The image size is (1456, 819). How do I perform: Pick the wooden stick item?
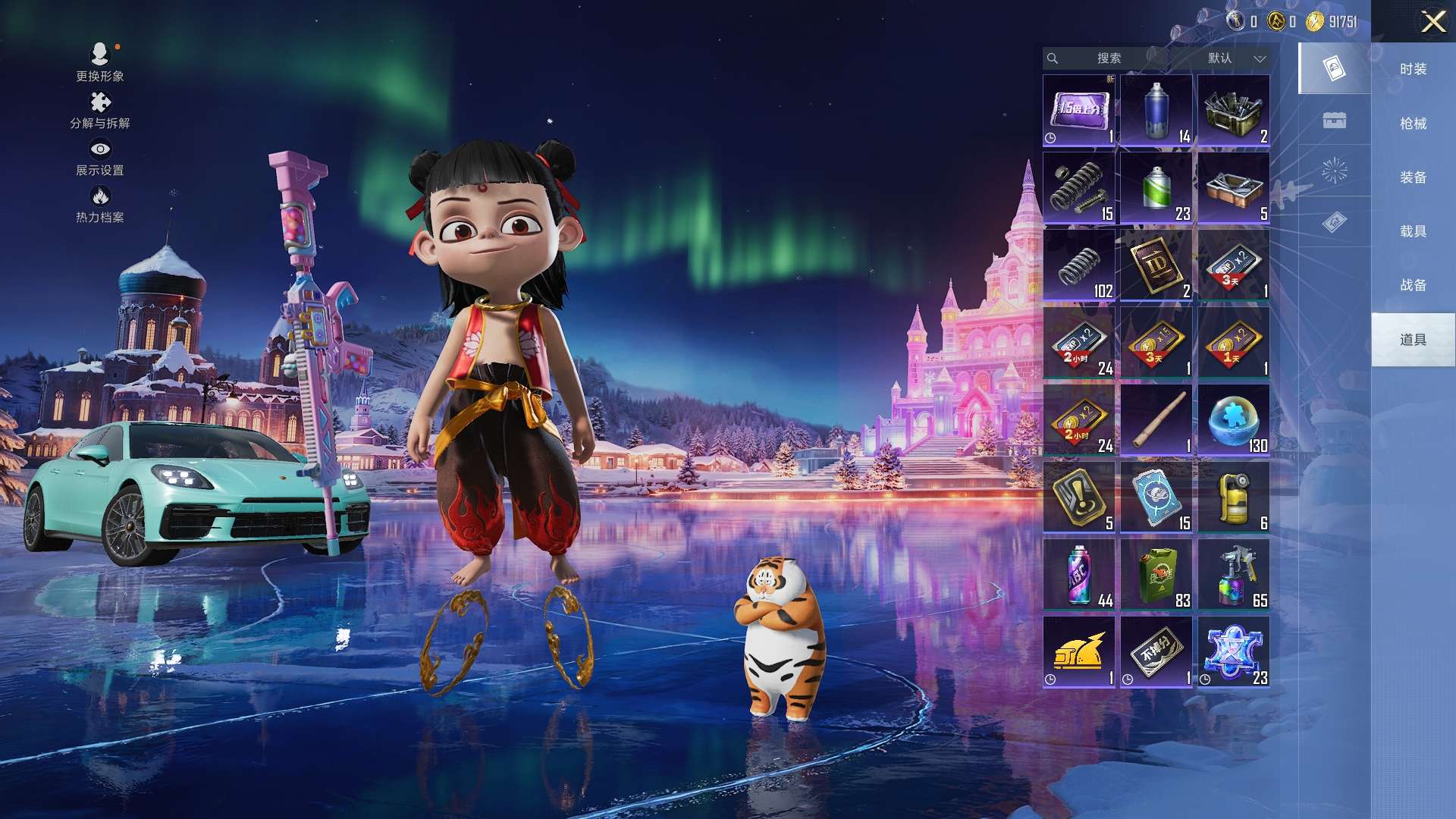1156,420
